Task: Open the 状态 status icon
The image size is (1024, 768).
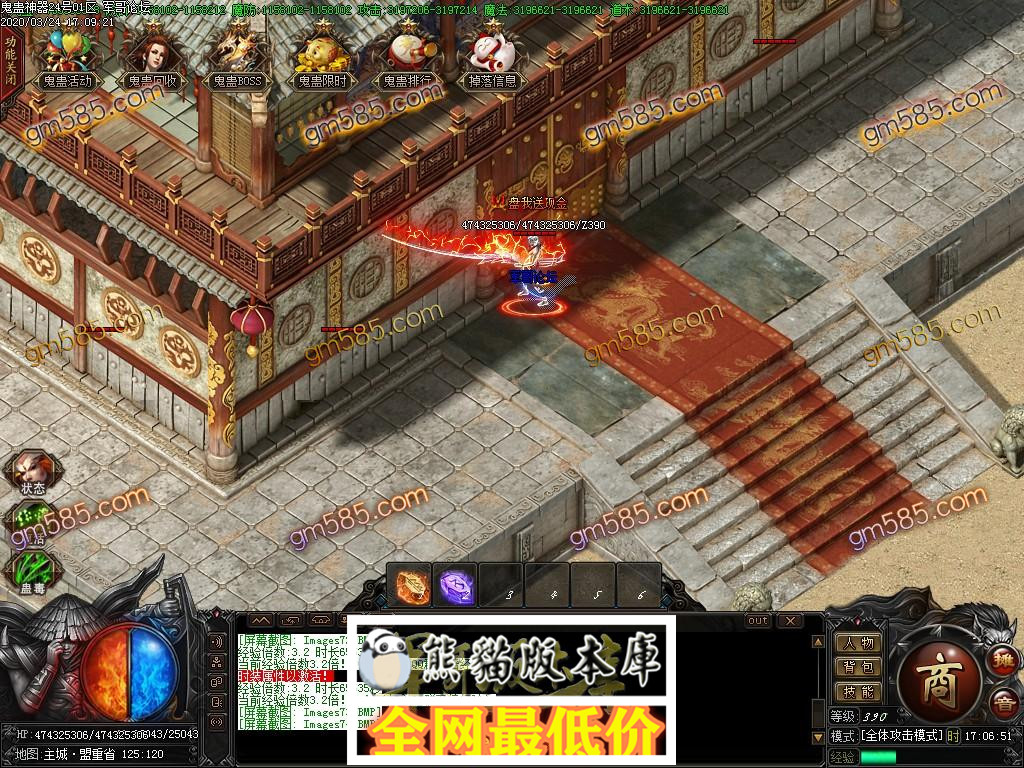Action: 31,470
